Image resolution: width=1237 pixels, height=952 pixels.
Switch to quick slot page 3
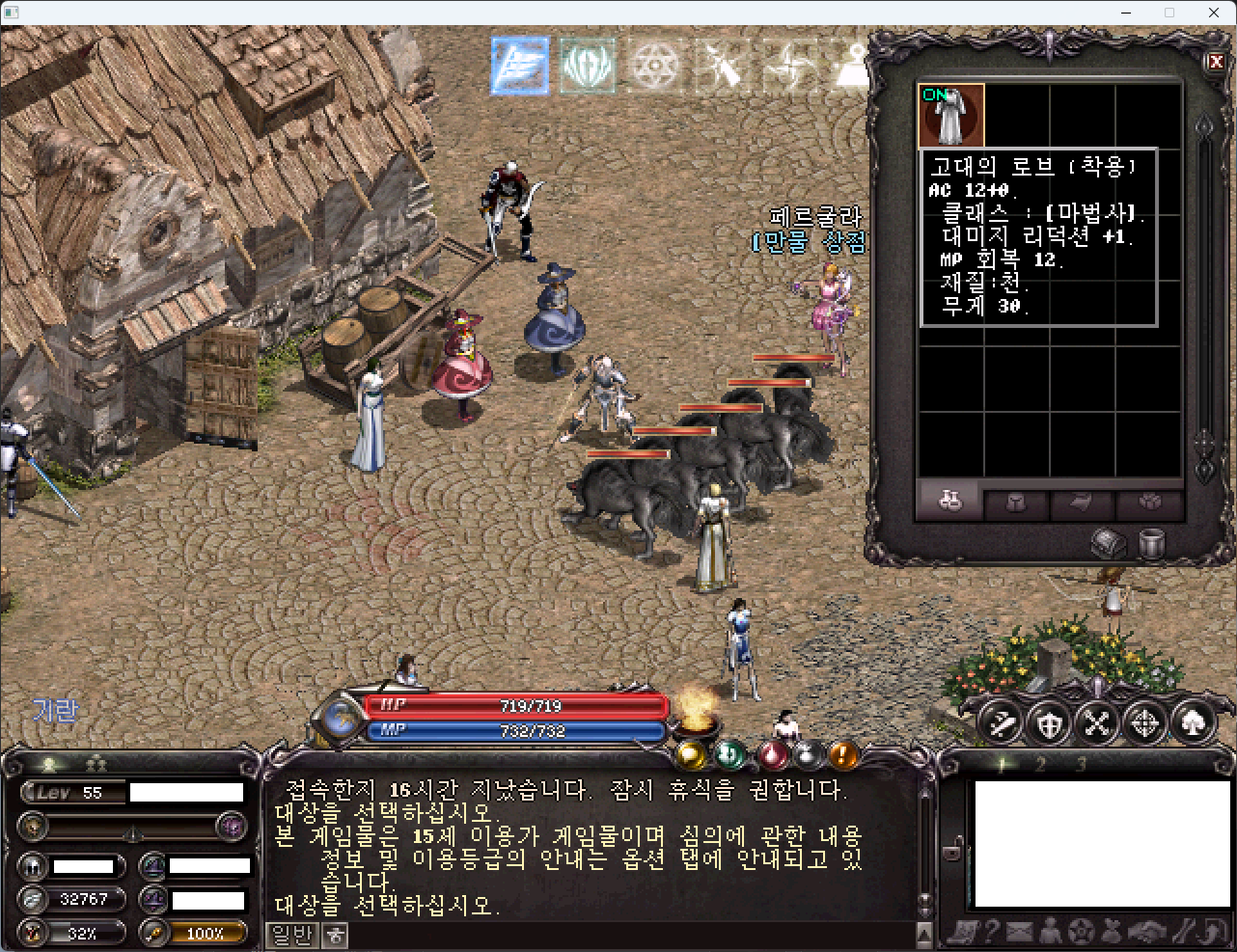point(1081,765)
